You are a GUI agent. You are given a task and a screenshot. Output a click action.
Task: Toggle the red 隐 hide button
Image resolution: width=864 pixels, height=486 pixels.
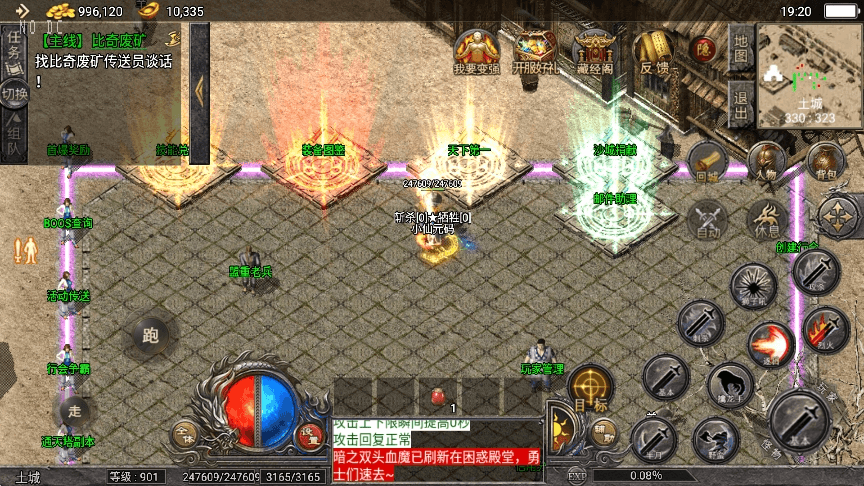705,47
